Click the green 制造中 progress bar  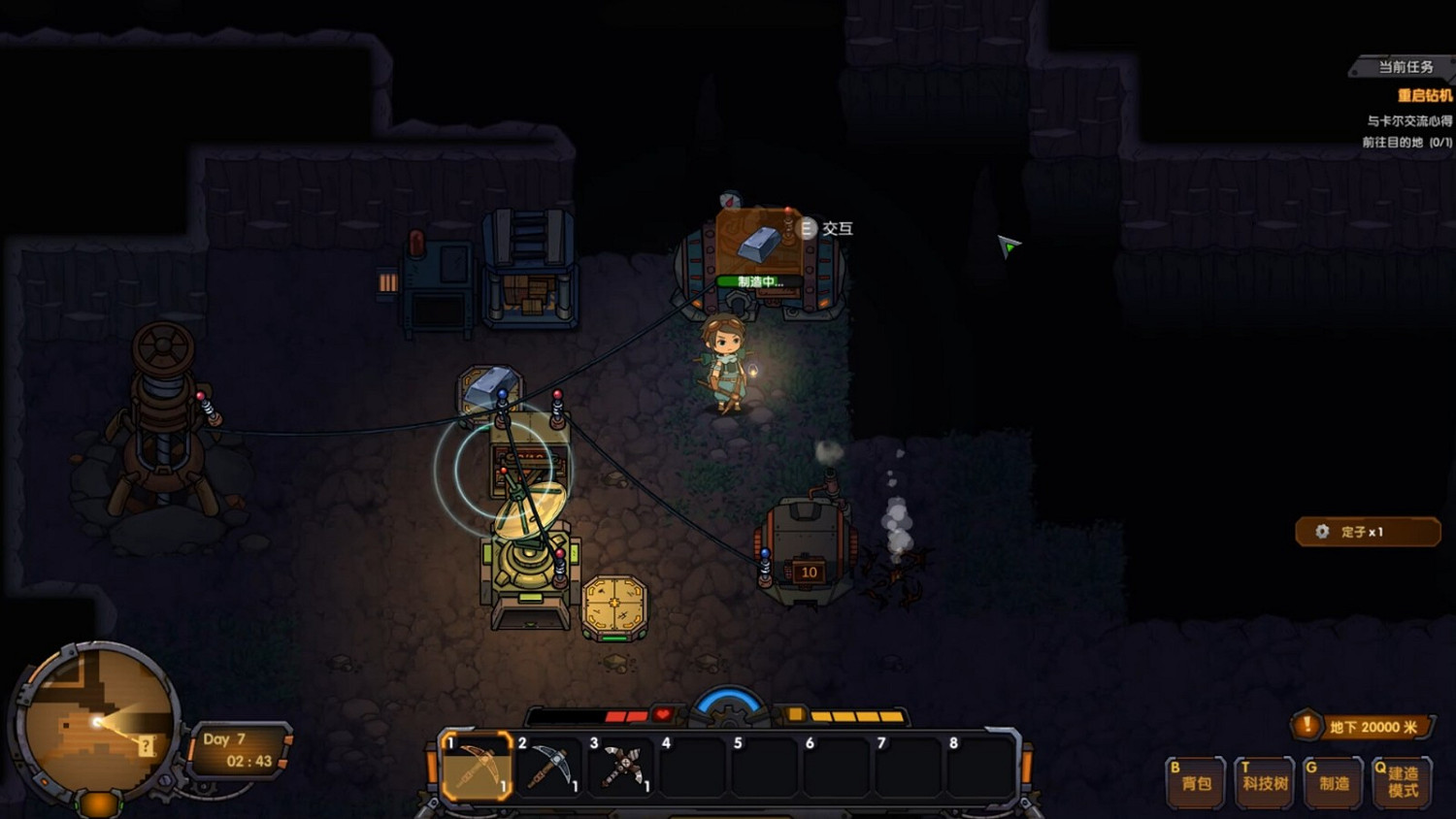click(756, 282)
